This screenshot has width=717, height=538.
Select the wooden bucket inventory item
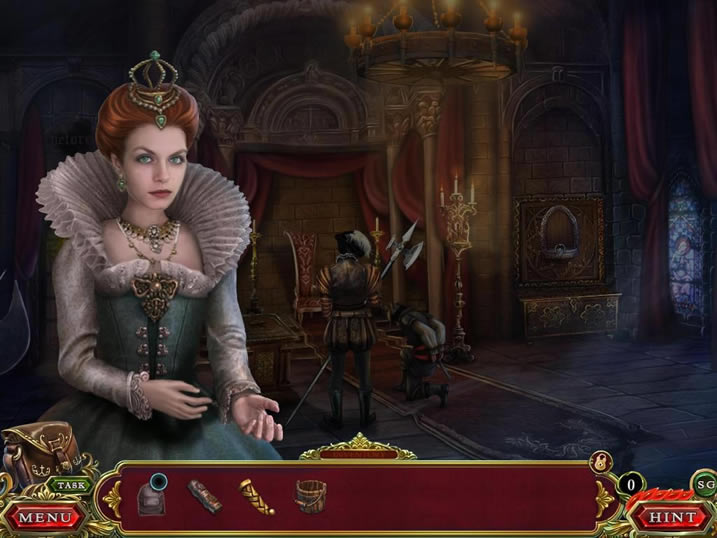(310, 493)
